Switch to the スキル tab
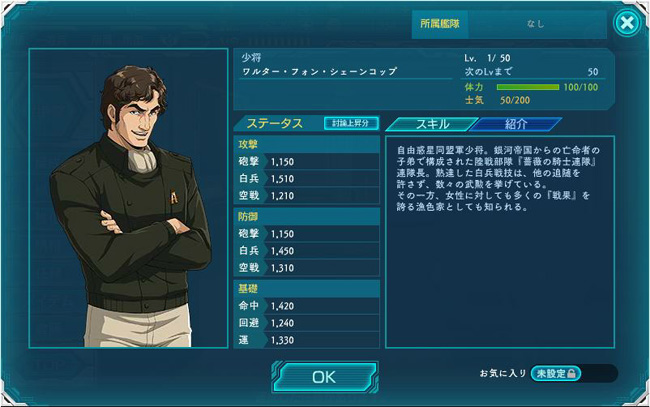Image resolution: width=650 pixels, height=407 pixels. tap(430, 124)
